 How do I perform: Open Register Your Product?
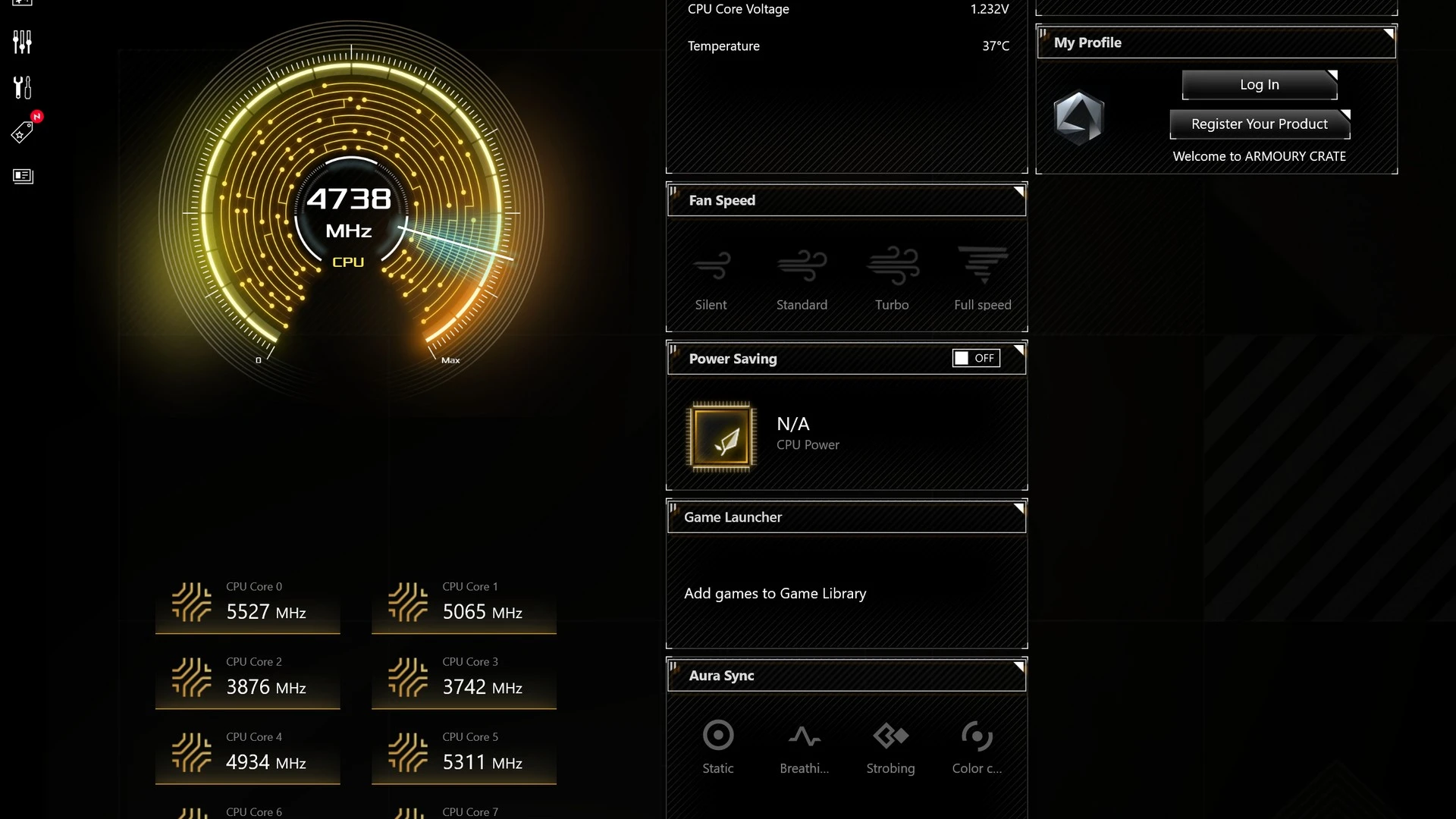[1259, 124]
